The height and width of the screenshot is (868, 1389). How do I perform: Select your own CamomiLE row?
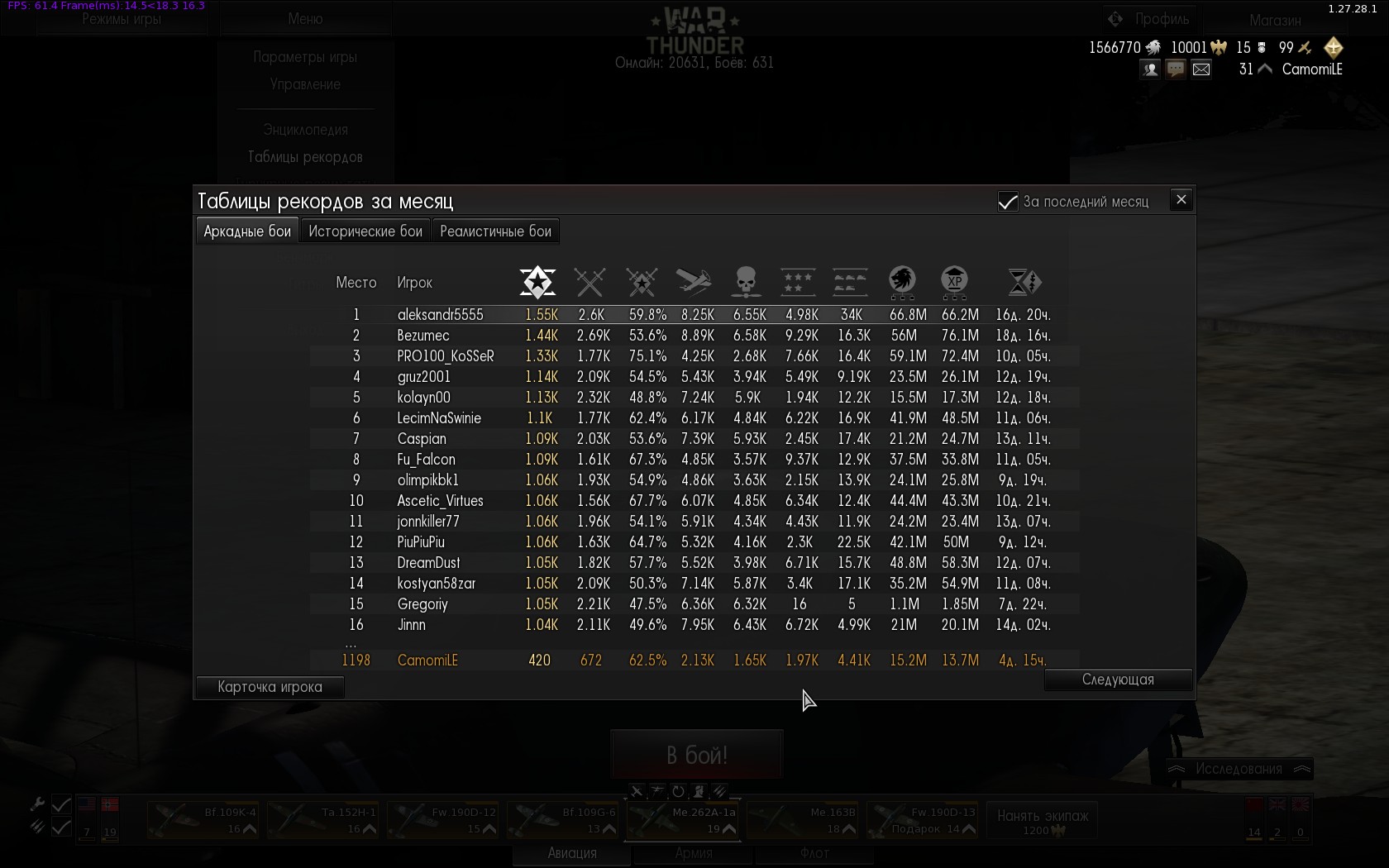click(x=427, y=661)
